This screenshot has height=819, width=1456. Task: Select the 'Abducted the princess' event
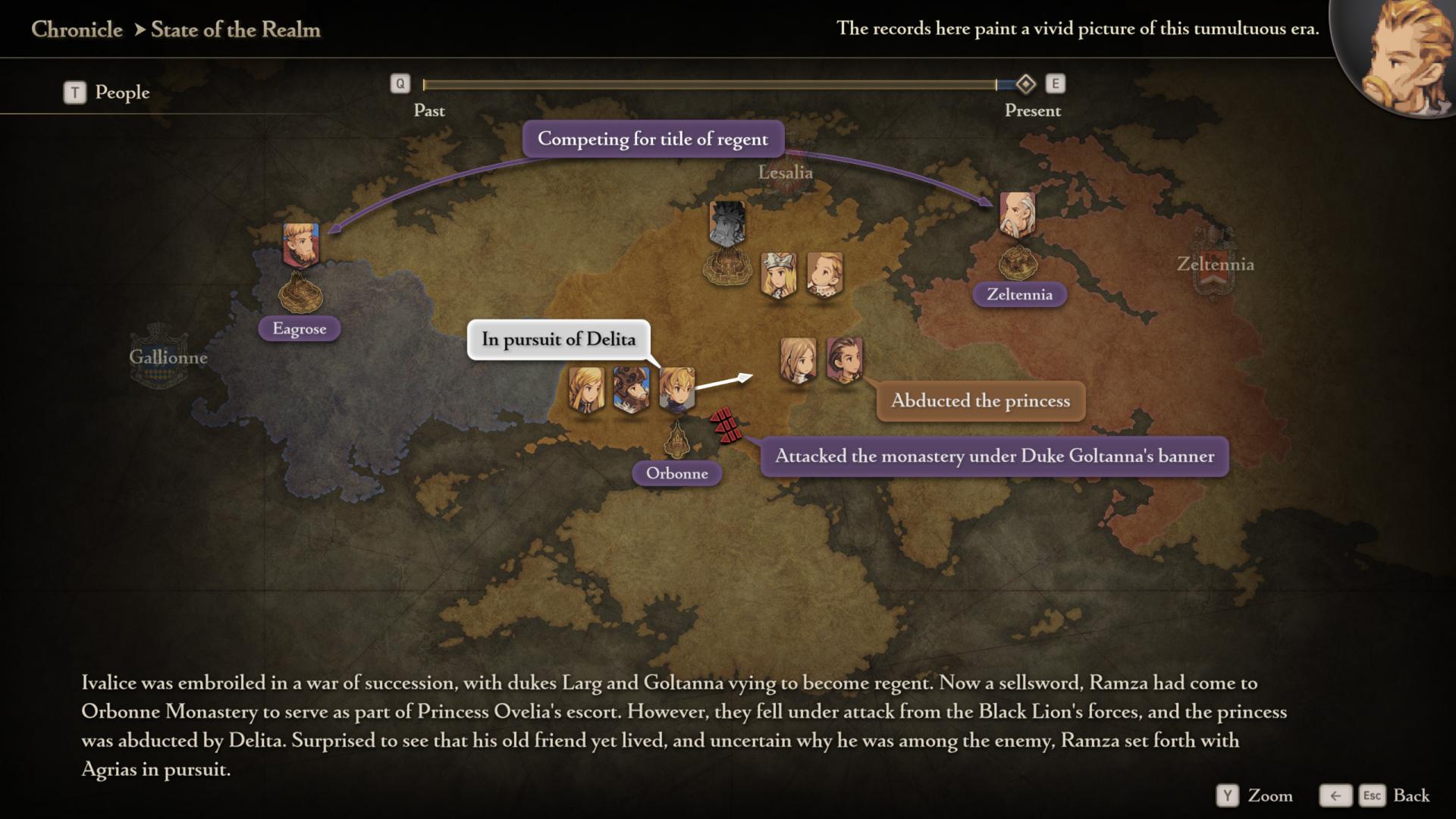[x=980, y=400]
